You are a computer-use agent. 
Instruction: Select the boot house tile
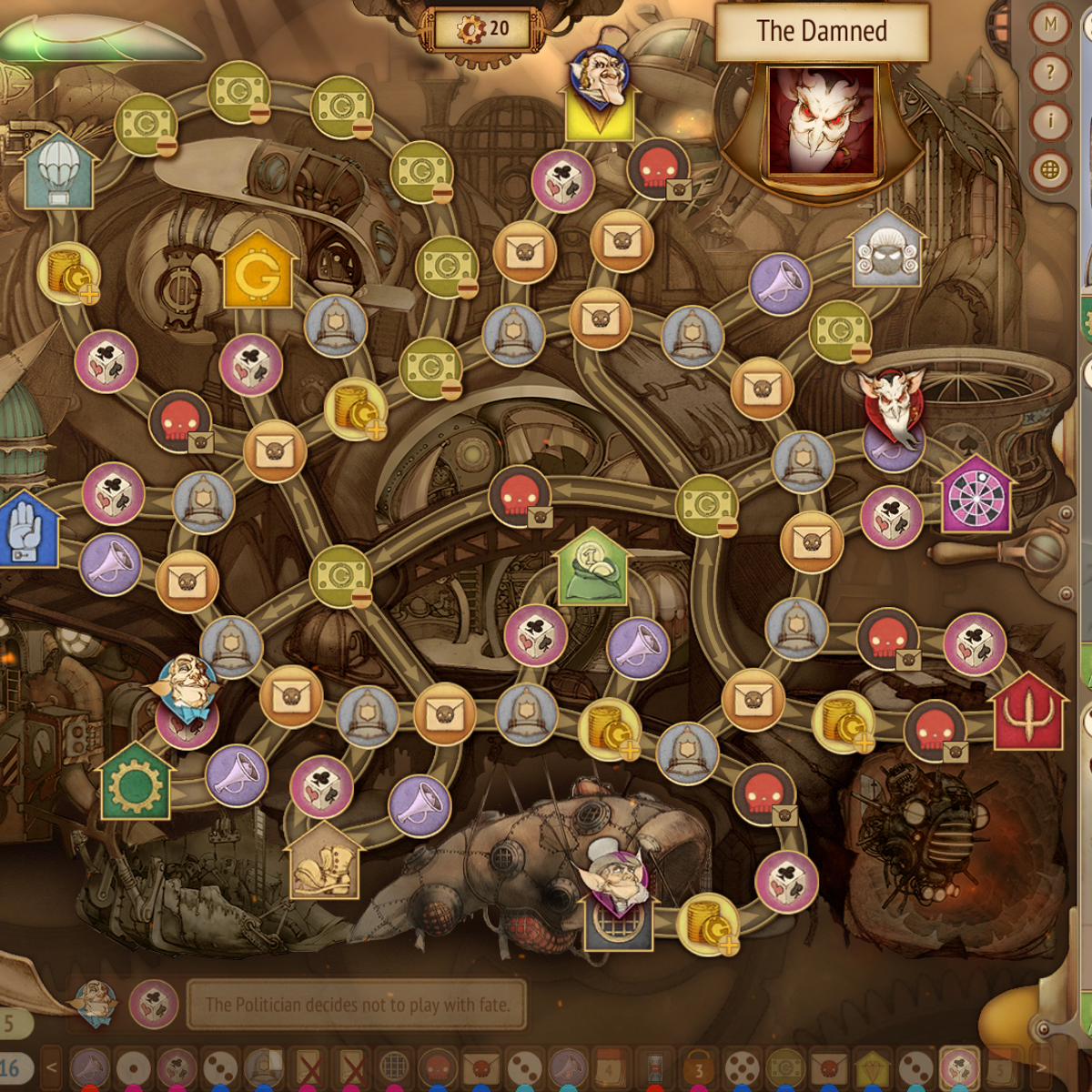click(323, 862)
